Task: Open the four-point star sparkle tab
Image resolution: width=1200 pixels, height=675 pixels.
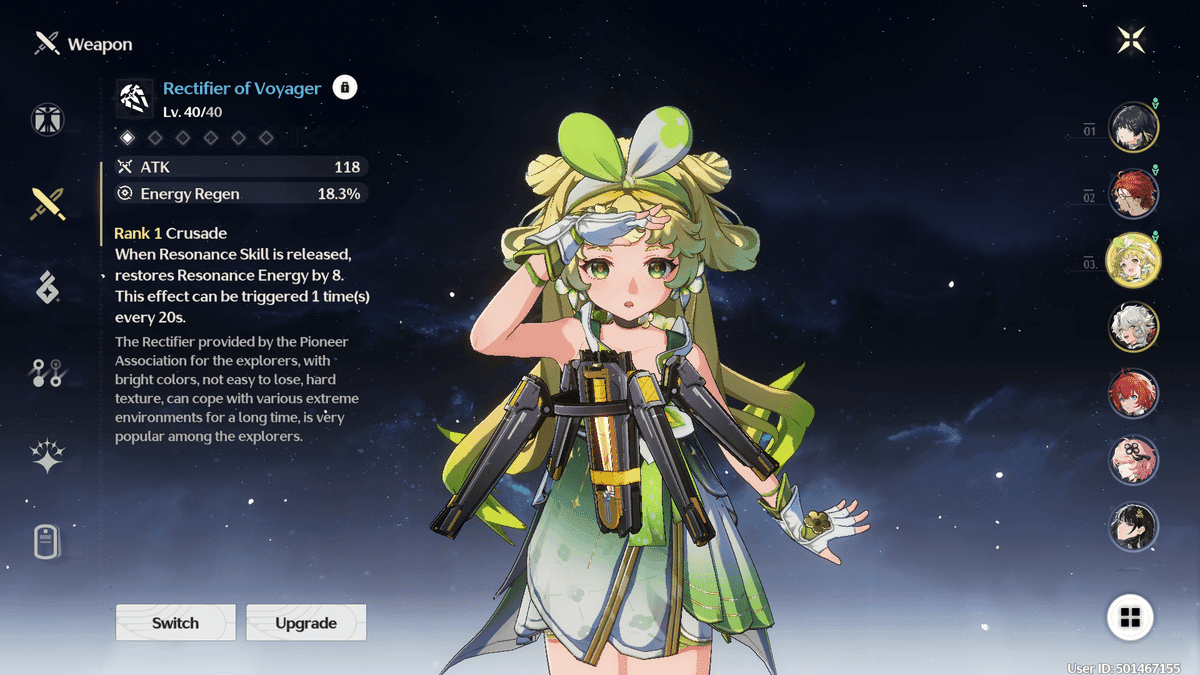Action: (x=47, y=458)
